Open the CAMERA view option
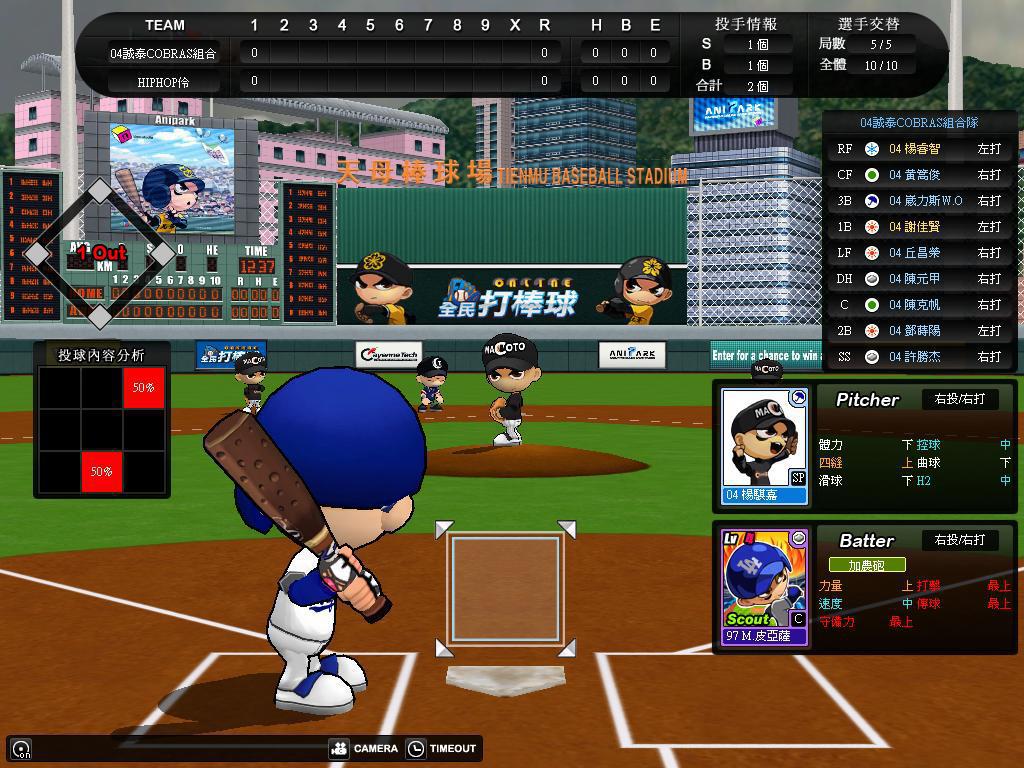 tap(364, 748)
